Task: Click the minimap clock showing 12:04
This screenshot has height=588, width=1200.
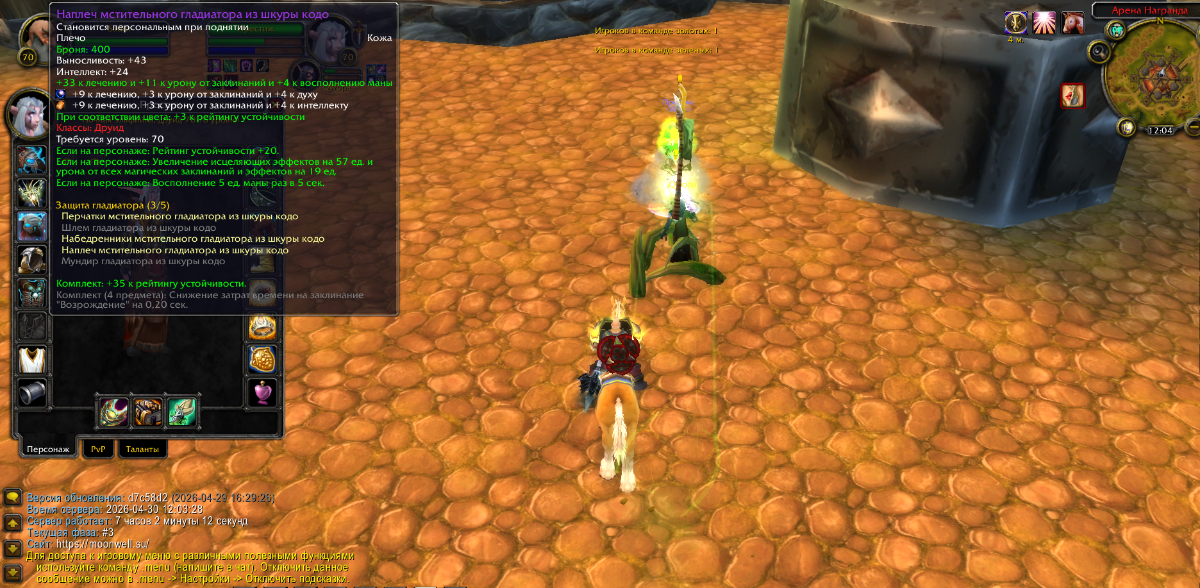Action: coord(1160,130)
